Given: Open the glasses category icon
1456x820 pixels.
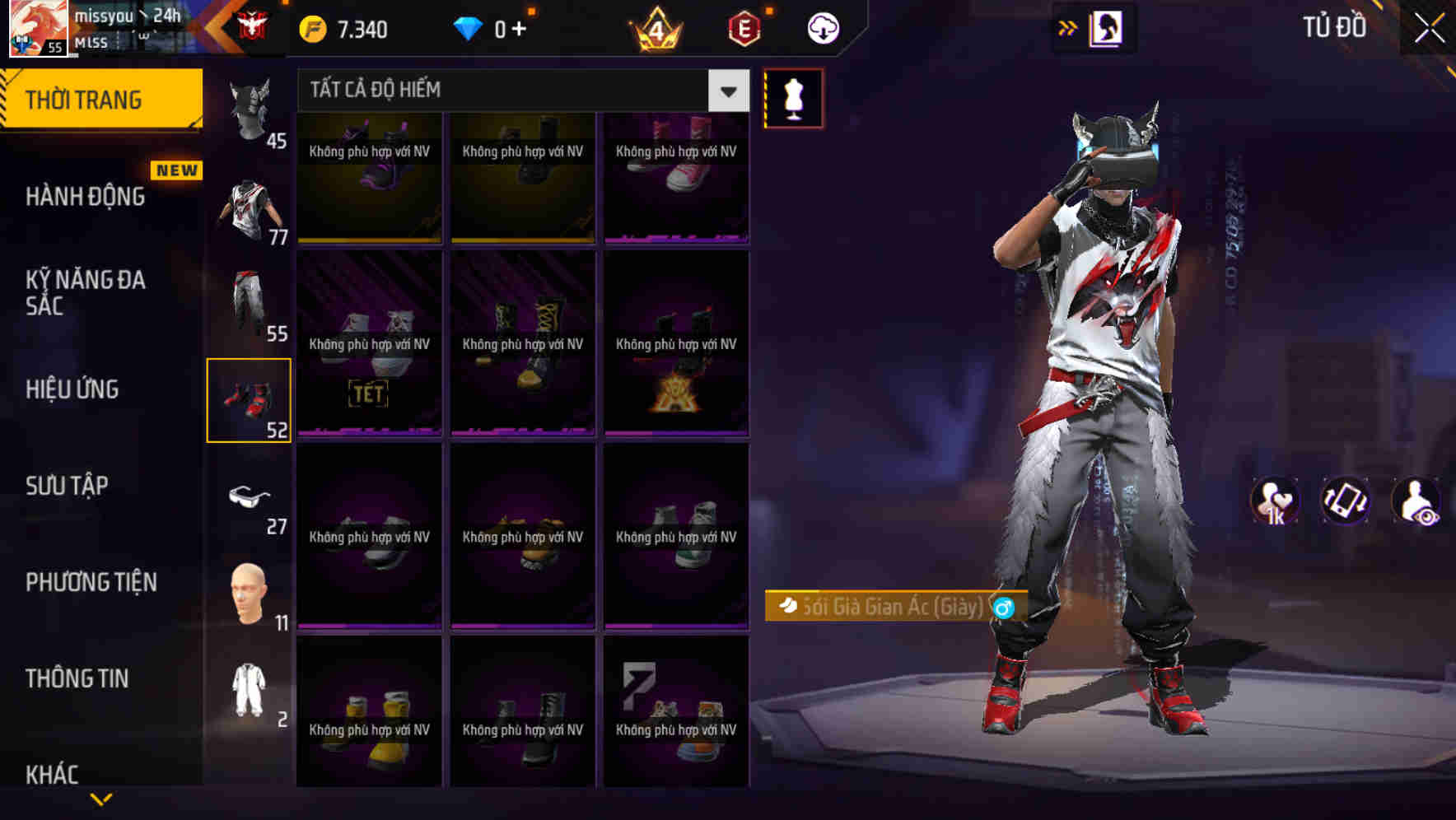Looking at the screenshot, I should (x=251, y=496).
